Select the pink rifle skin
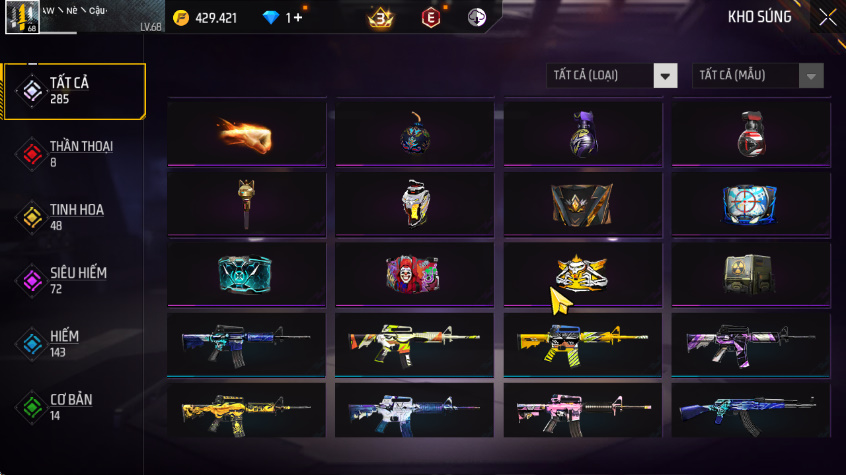 (583, 411)
